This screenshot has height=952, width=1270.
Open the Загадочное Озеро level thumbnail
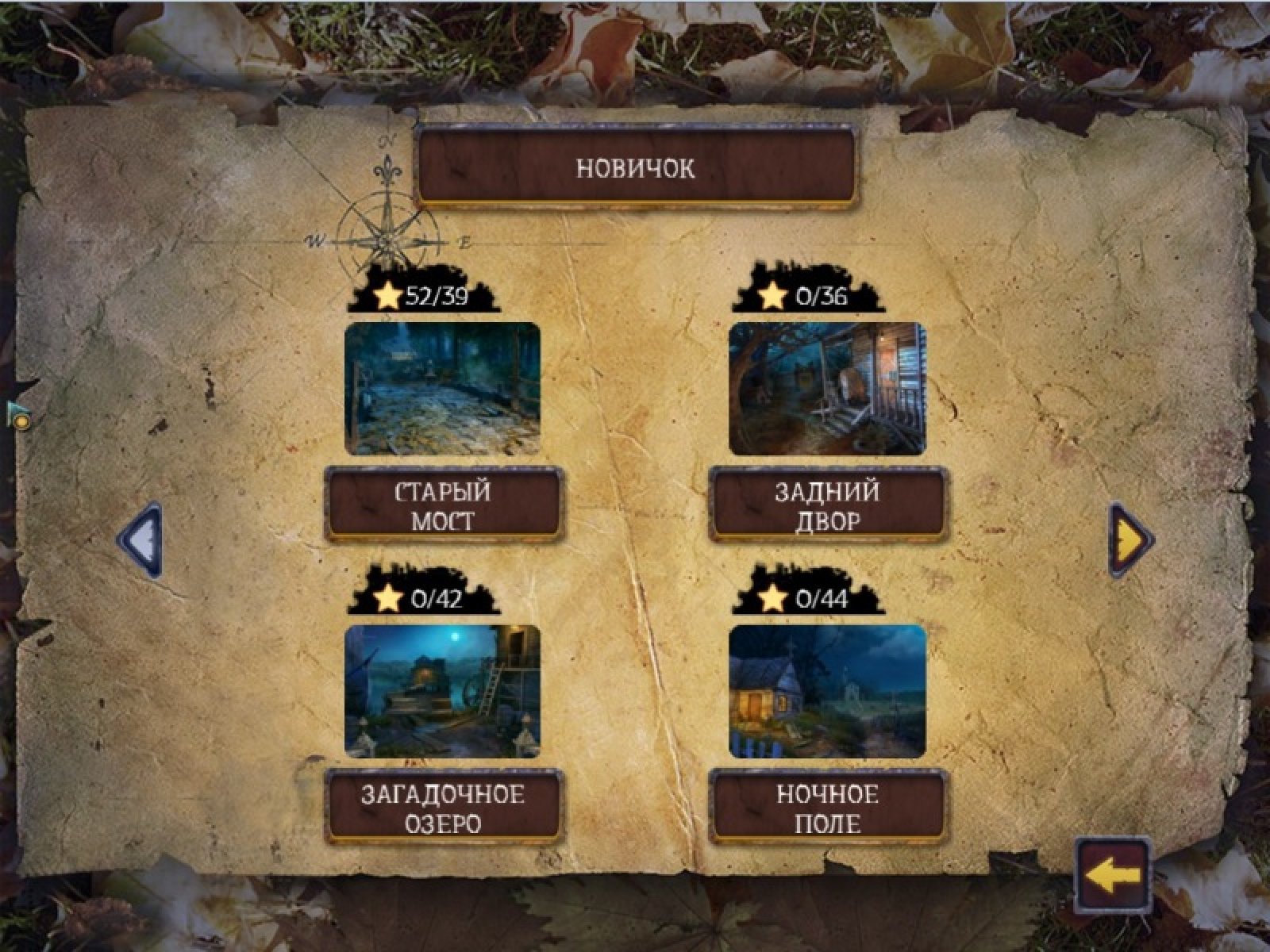pos(442,691)
